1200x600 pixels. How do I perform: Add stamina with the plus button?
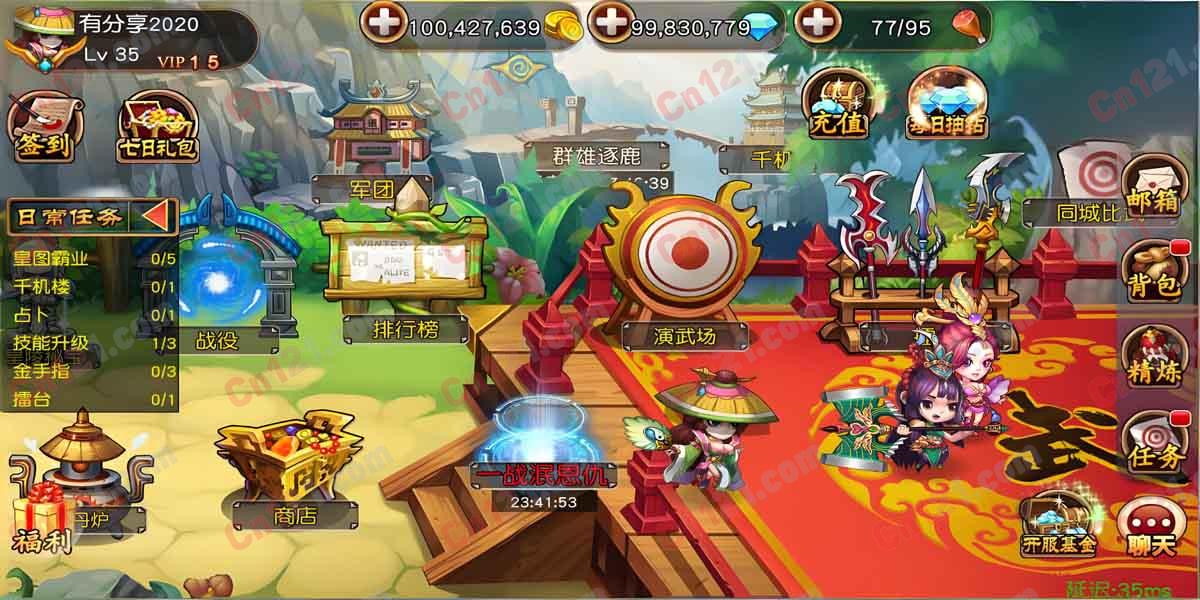[817, 23]
